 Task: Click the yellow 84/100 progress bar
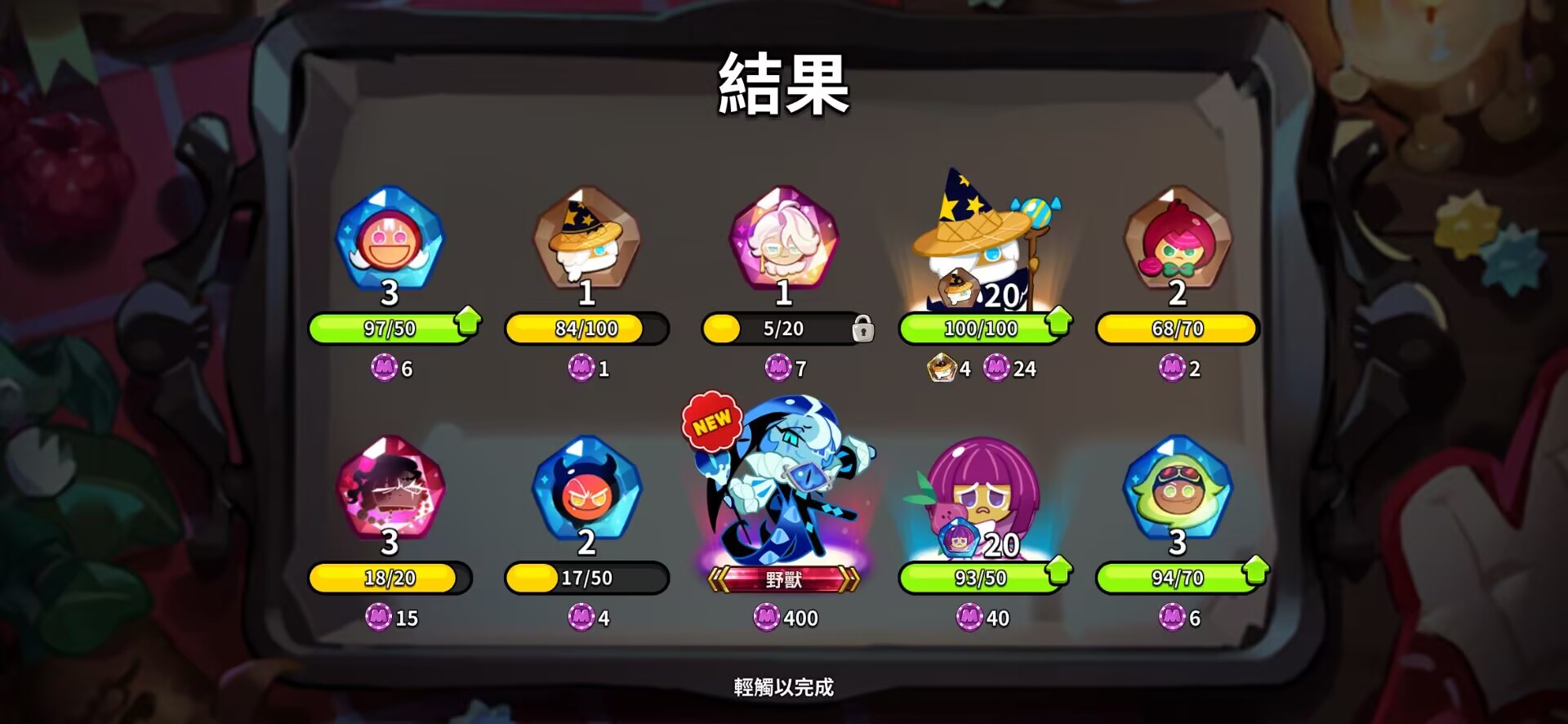click(586, 328)
